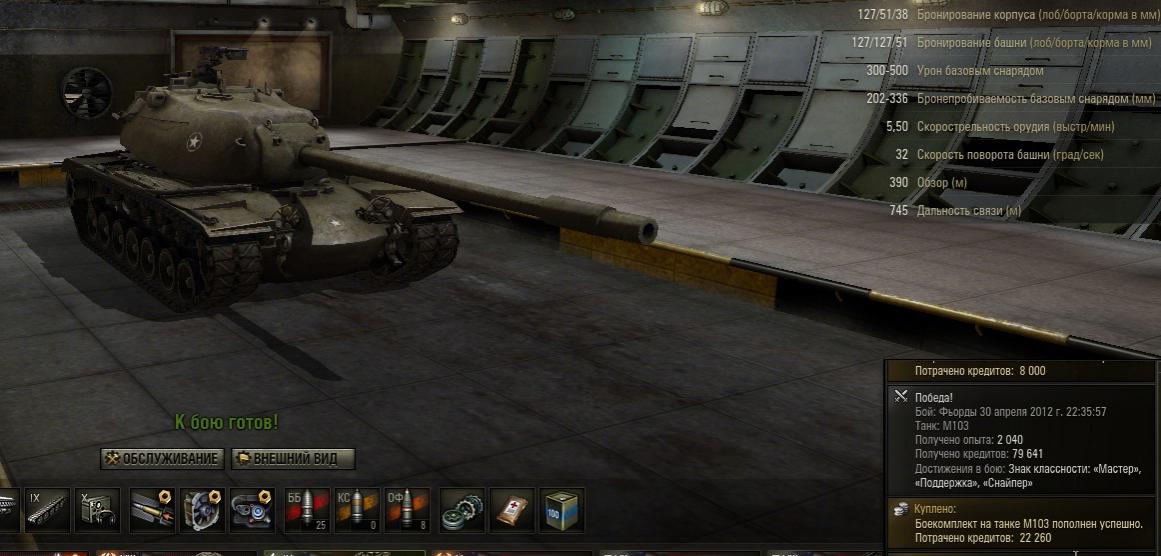Select the ОФ high-explosive shell slot
The height and width of the screenshot is (556, 1161).
pos(407,510)
